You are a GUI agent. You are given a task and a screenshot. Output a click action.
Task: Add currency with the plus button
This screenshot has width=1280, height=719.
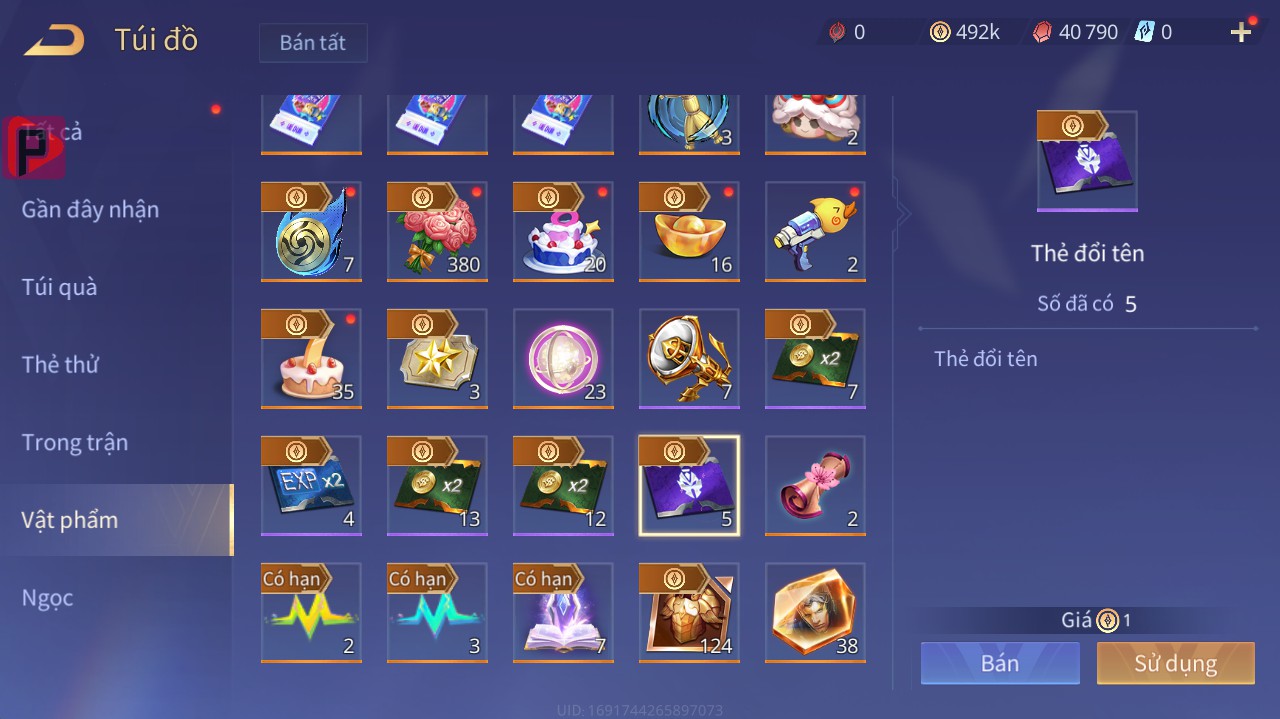pos(1241,33)
